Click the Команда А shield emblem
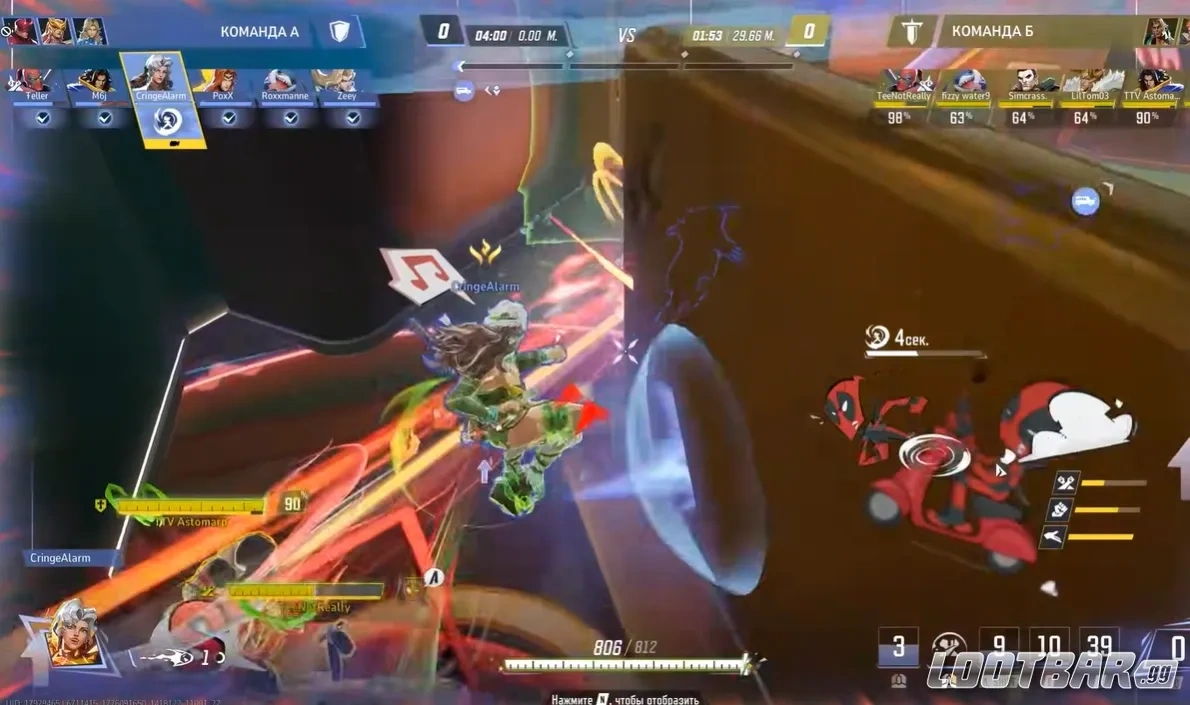 point(339,32)
